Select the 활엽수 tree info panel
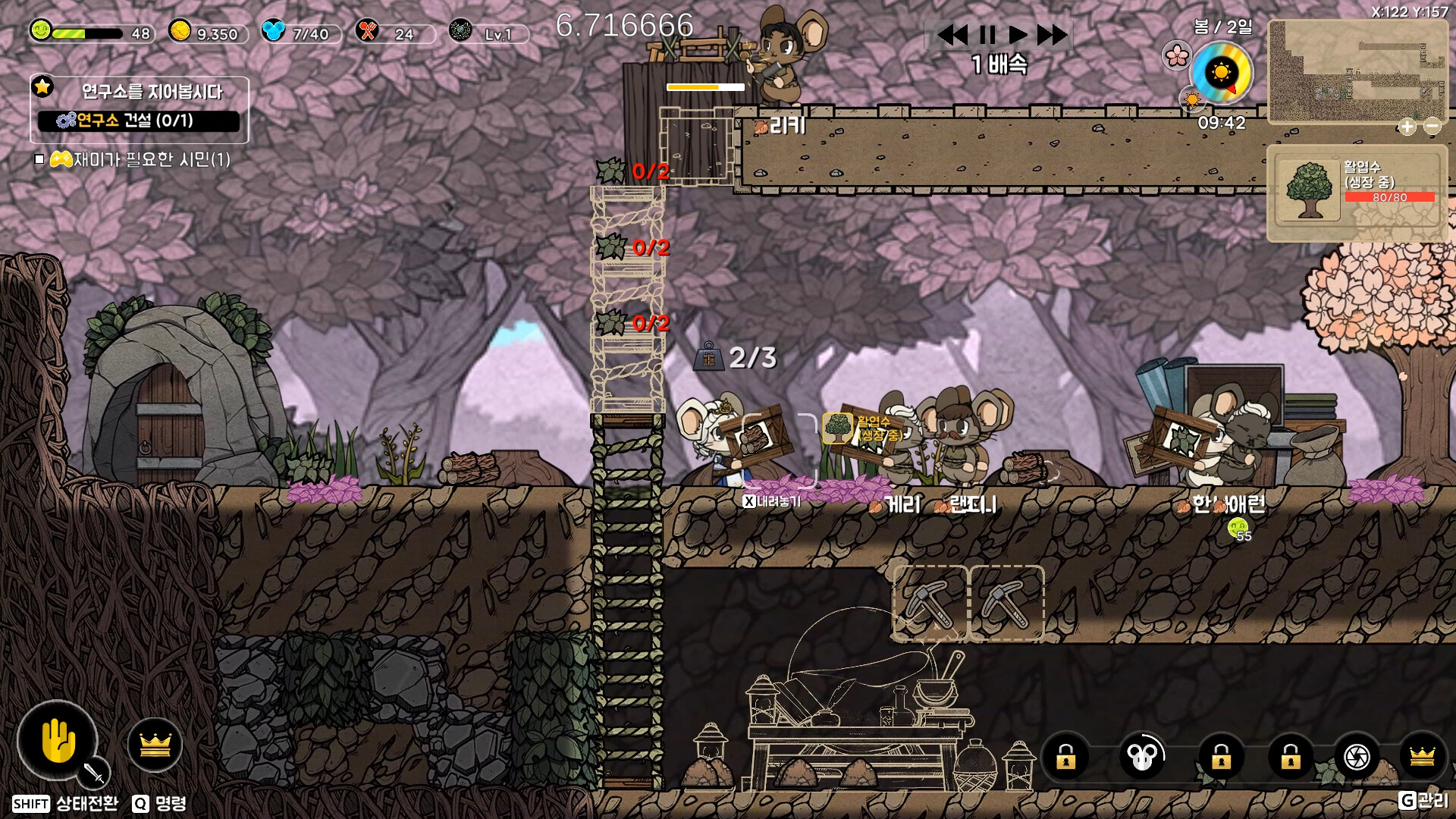Viewport: 1456px width, 819px height. pyautogui.click(x=1357, y=193)
